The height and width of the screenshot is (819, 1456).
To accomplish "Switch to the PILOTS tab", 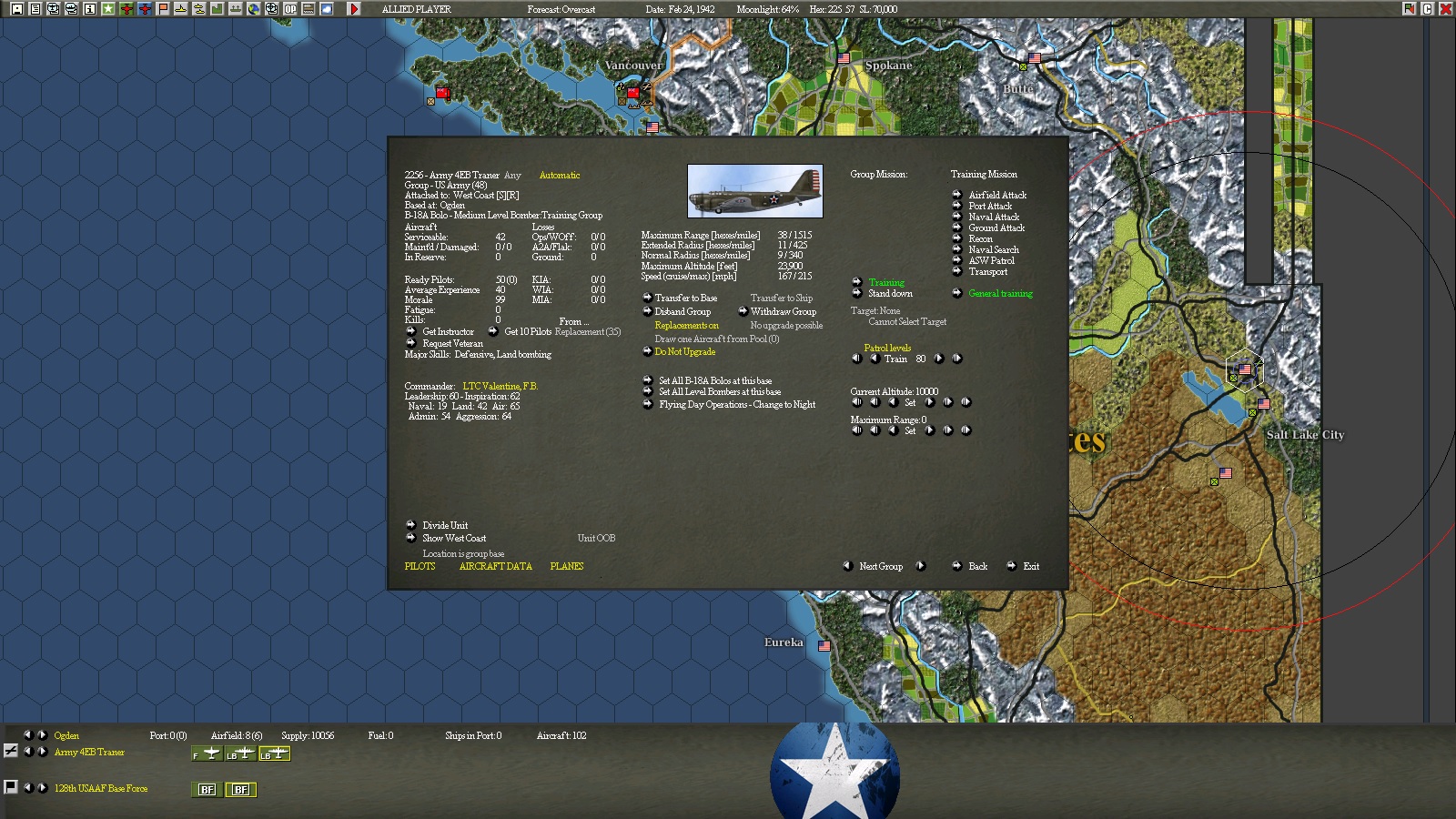I will point(420,566).
